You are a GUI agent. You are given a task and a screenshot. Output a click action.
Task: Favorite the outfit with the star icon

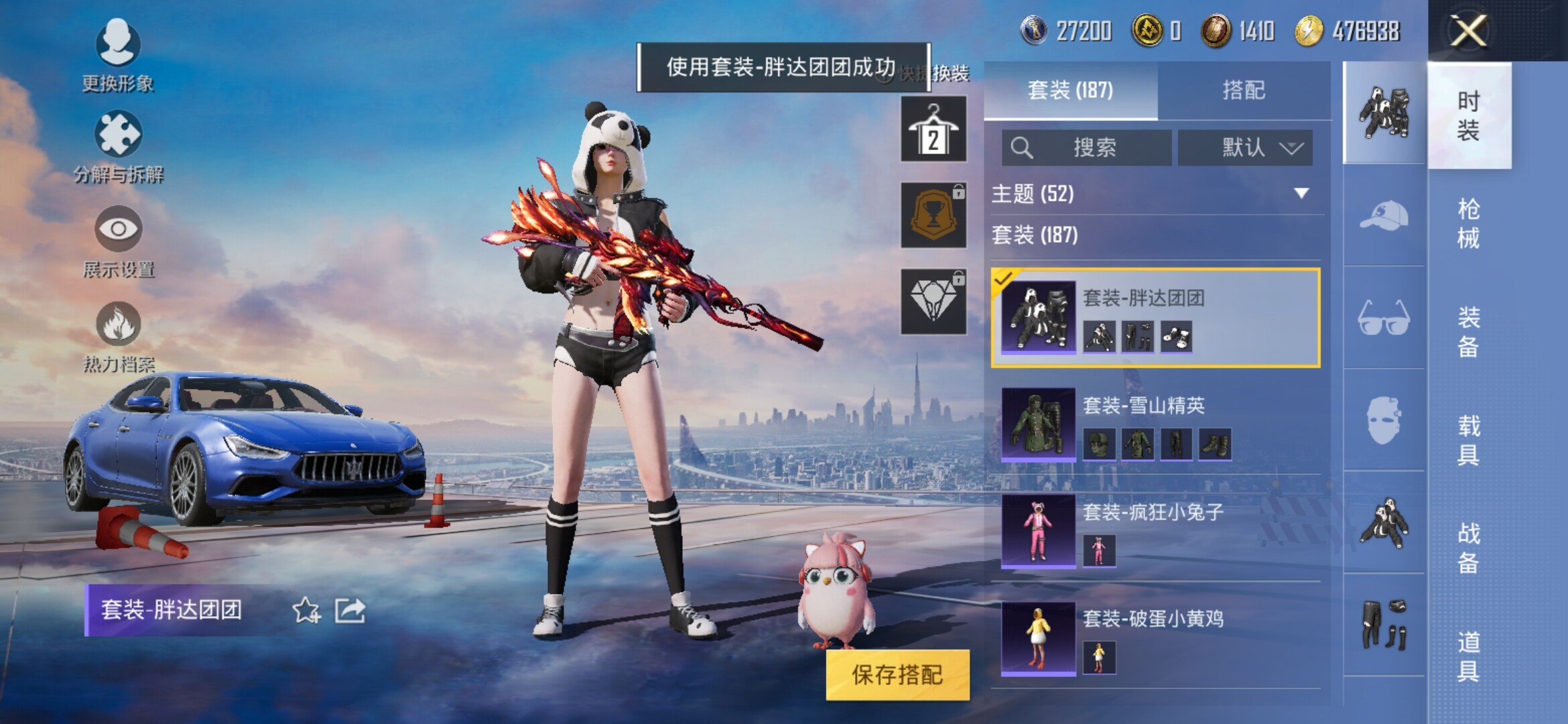click(x=306, y=610)
